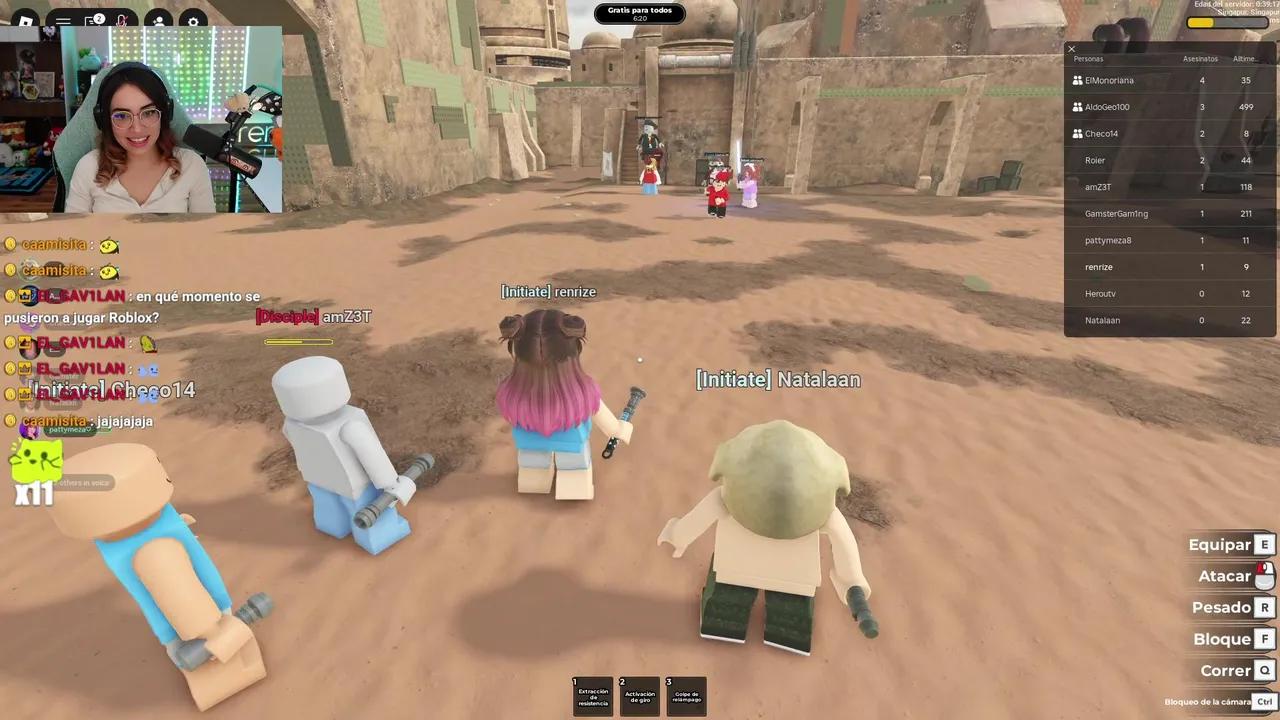Open the Roblox logo menu
The height and width of the screenshot is (720, 1280).
[x=25, y=22]
